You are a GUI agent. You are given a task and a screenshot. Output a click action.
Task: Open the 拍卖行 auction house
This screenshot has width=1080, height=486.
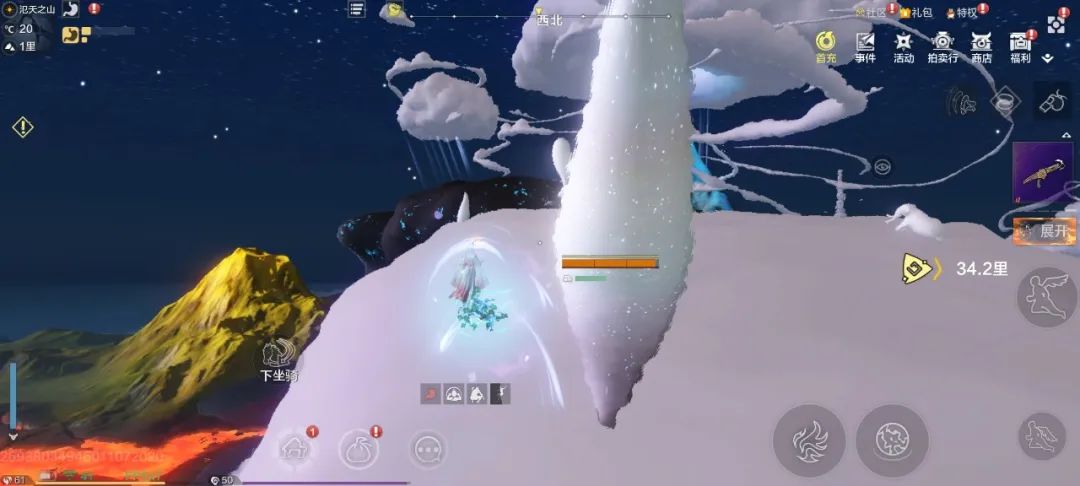point(942,45)
